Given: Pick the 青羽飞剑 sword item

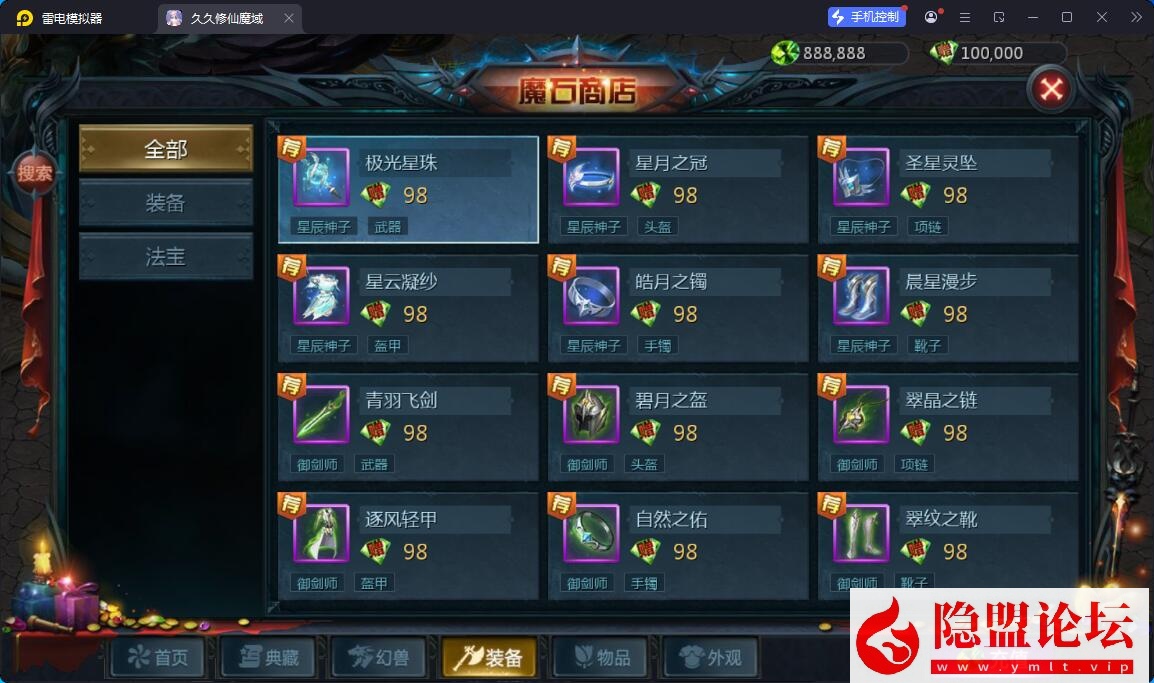Looking at the screenshot, I should [408, 427].
